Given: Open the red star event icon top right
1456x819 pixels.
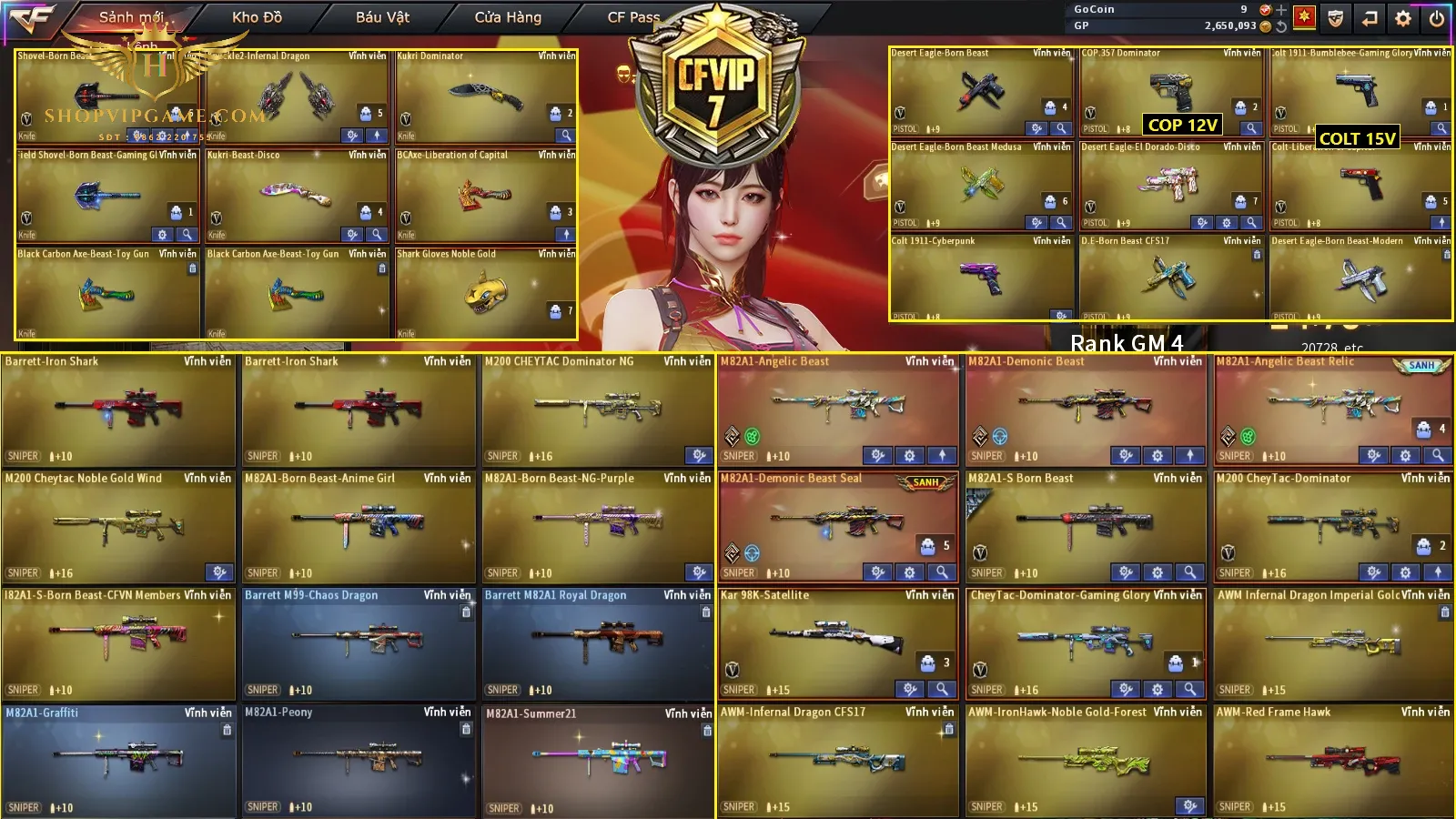Looking at the screenshot, I should point(1305,17).
